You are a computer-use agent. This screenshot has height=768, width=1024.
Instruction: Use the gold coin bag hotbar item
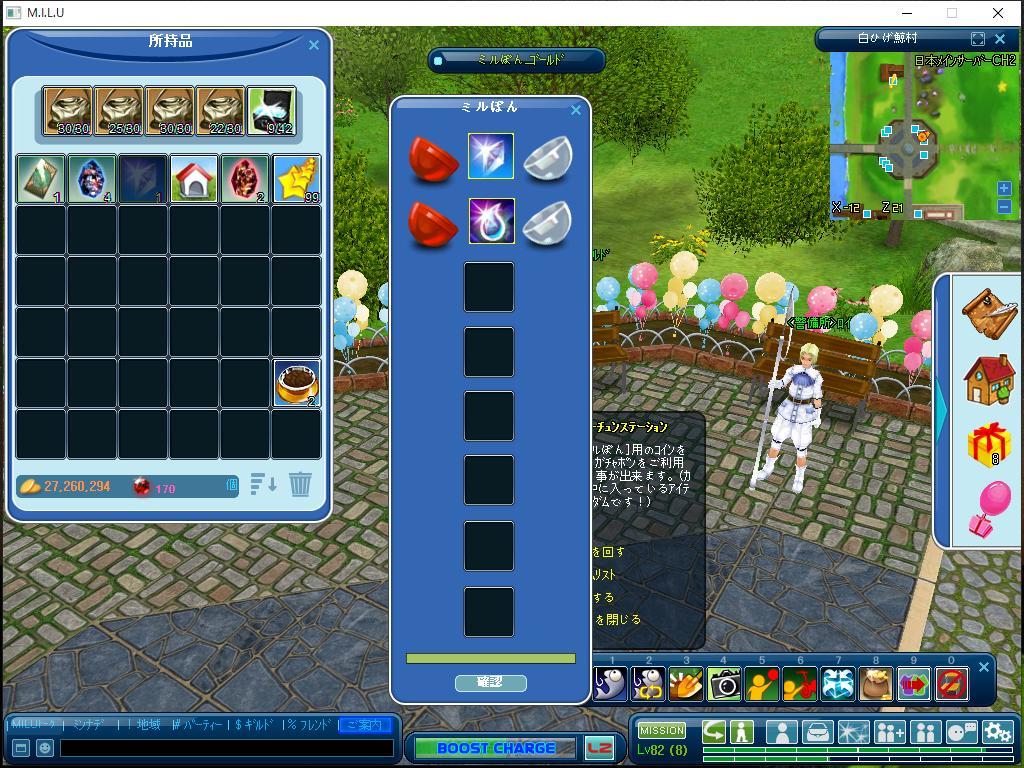tap(876, 684)
